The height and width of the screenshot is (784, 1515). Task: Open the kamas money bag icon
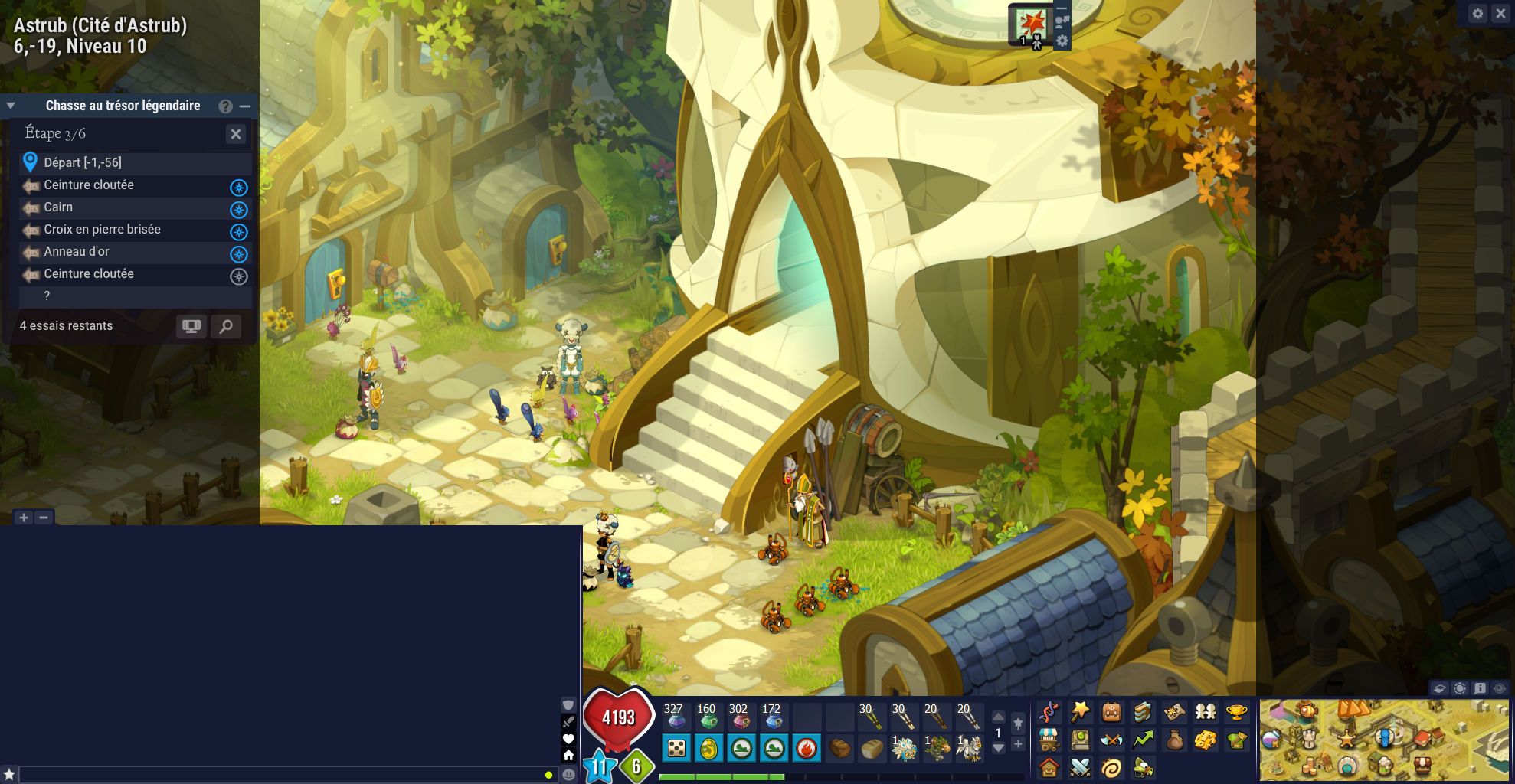(x=1175, y=741)
